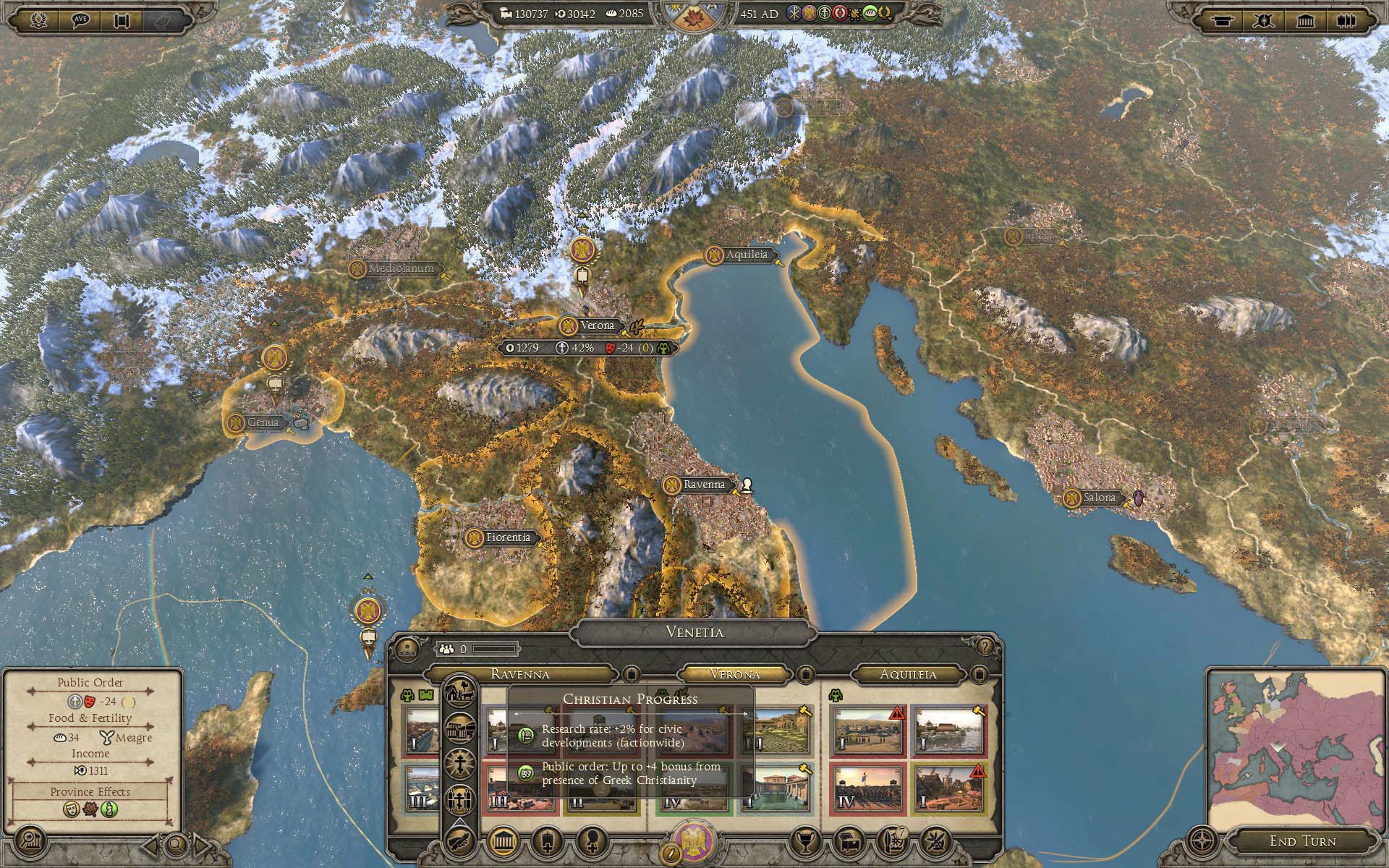Image resolution: width=1389 pixels, height=868 pixels.
Task: Click the purple eagle faction emblem
Action: [694, 841]
